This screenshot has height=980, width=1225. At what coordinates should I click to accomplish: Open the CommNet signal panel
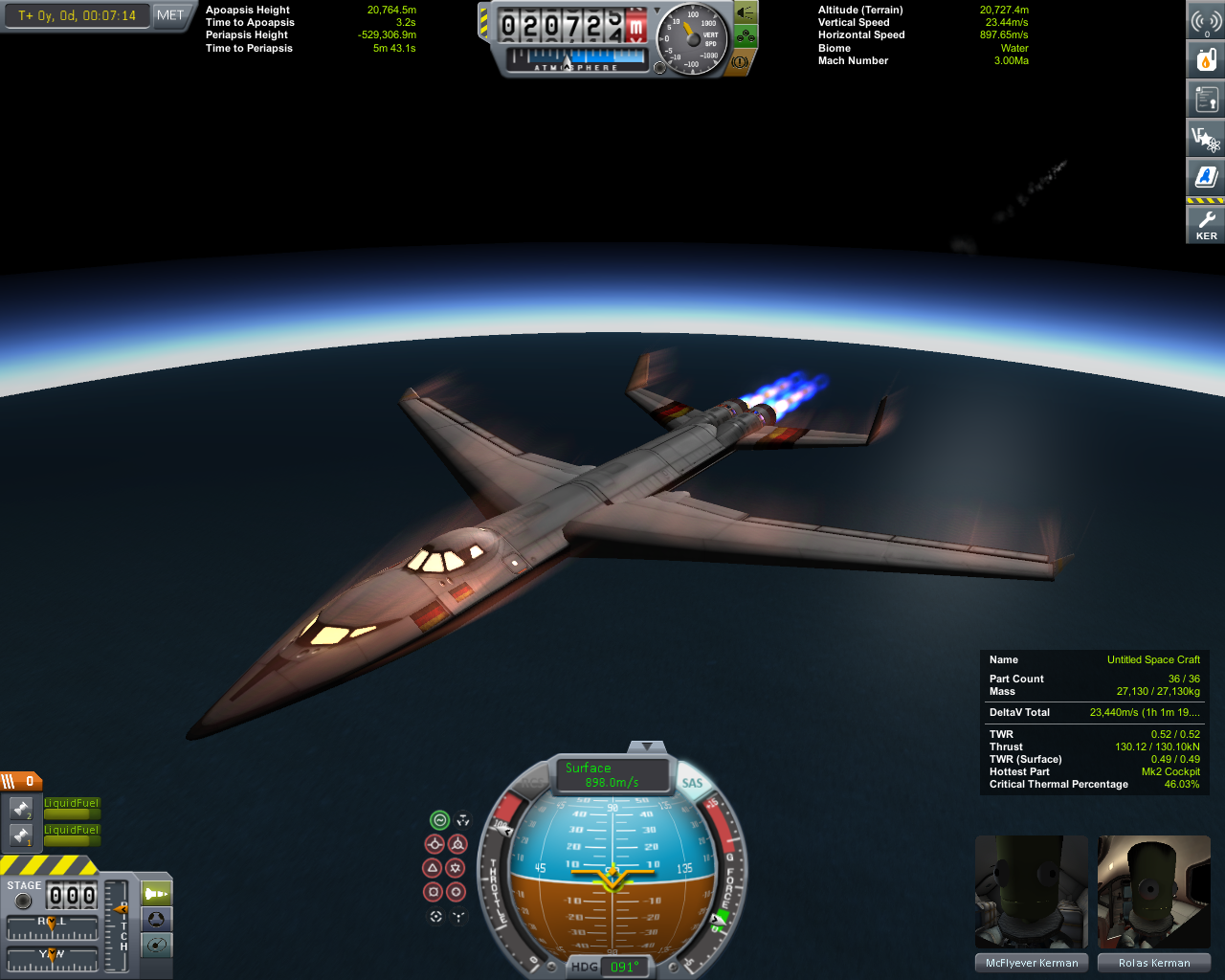[1206, 21]
